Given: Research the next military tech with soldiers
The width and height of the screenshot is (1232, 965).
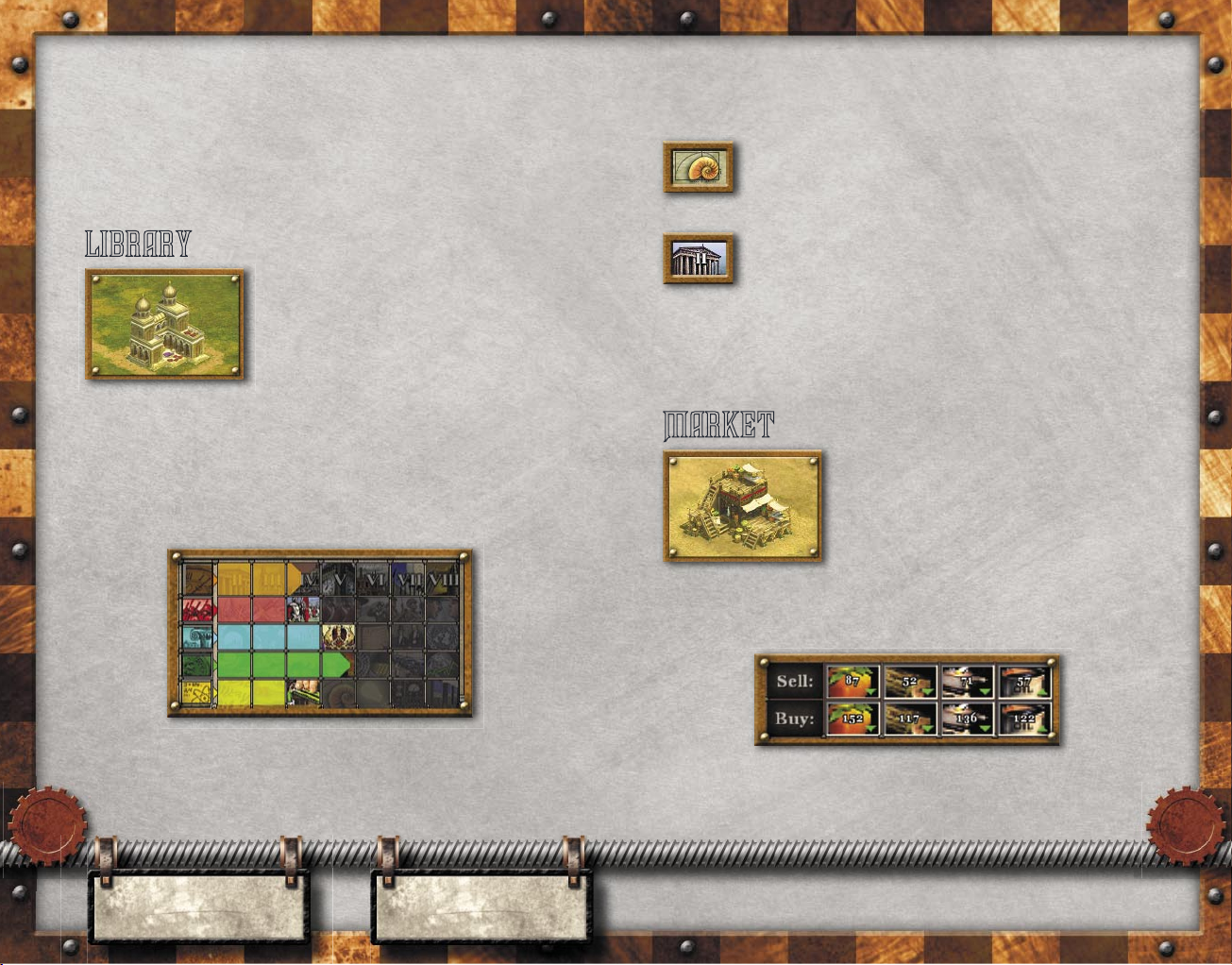Looking at the screenshot, I should click(303, 609).
